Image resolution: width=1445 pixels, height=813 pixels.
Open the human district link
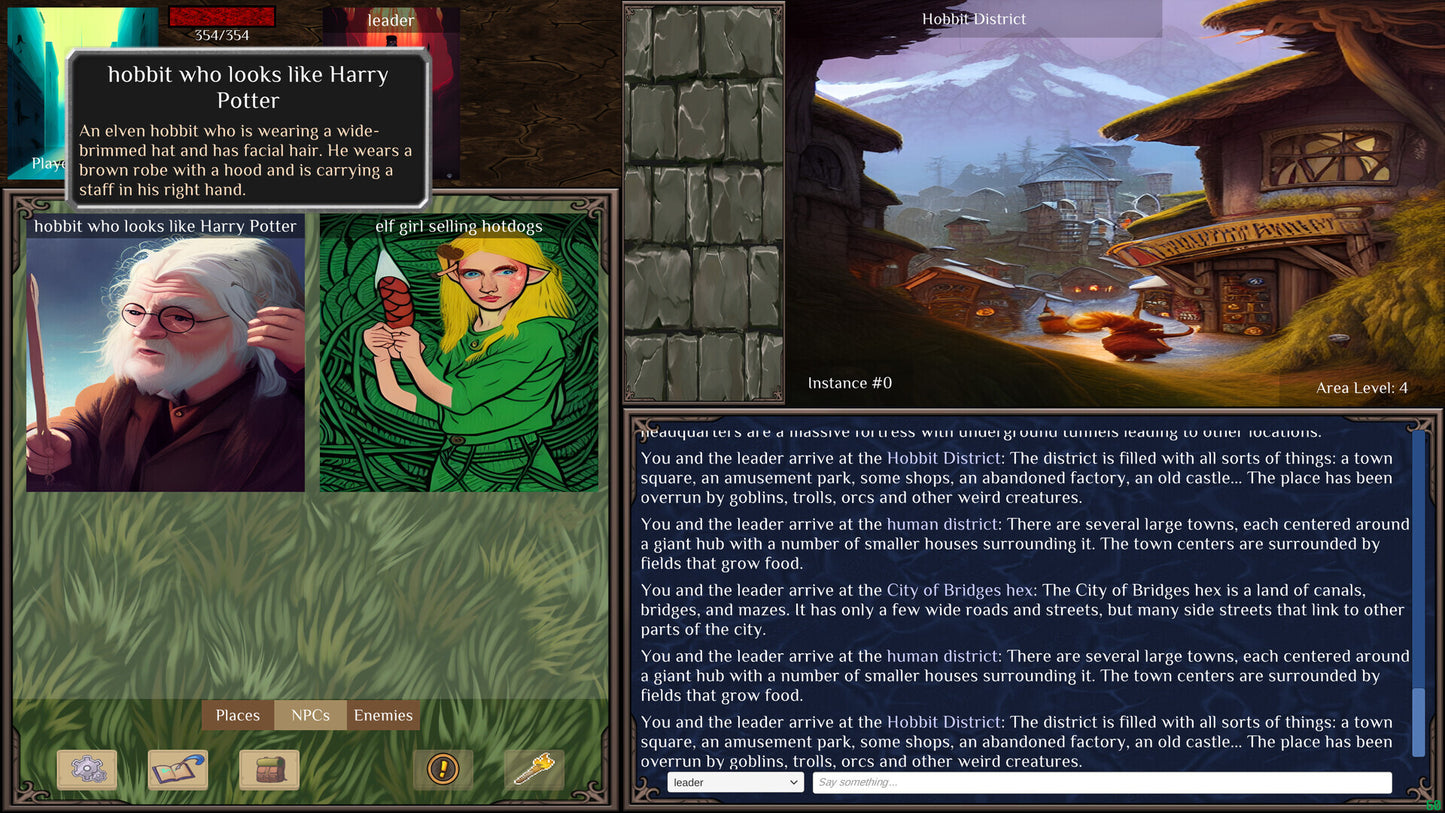tap(941, 524)
